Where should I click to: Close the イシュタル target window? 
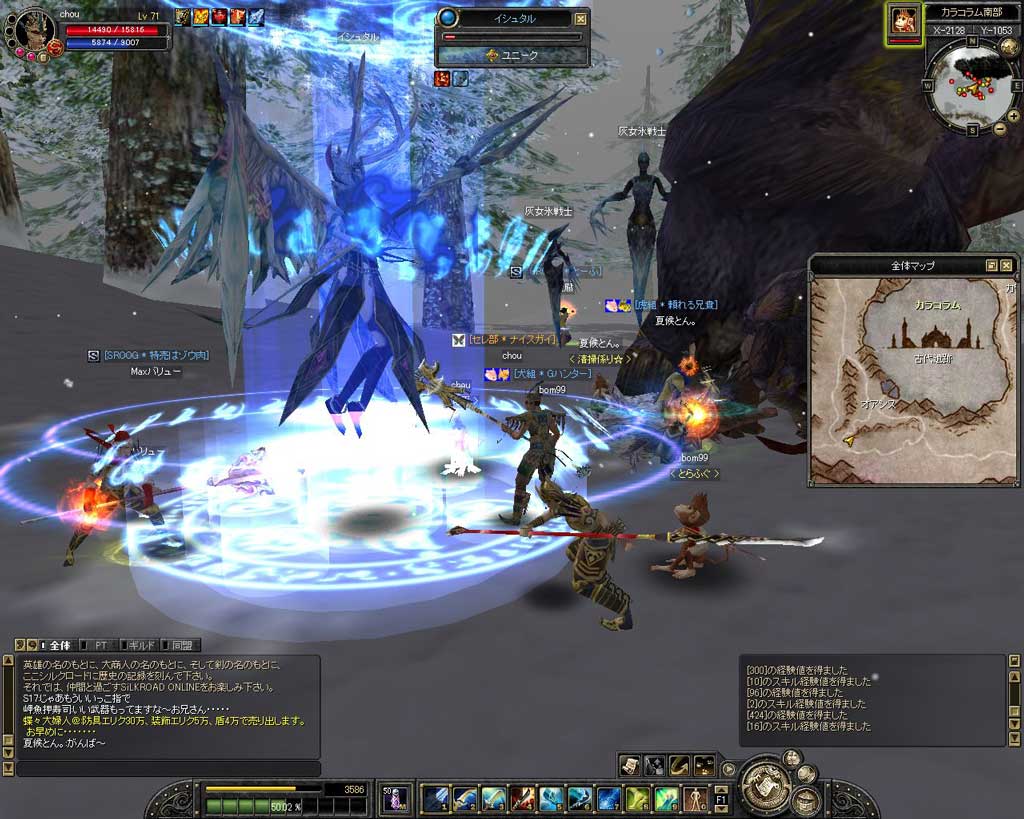point(581,18)
